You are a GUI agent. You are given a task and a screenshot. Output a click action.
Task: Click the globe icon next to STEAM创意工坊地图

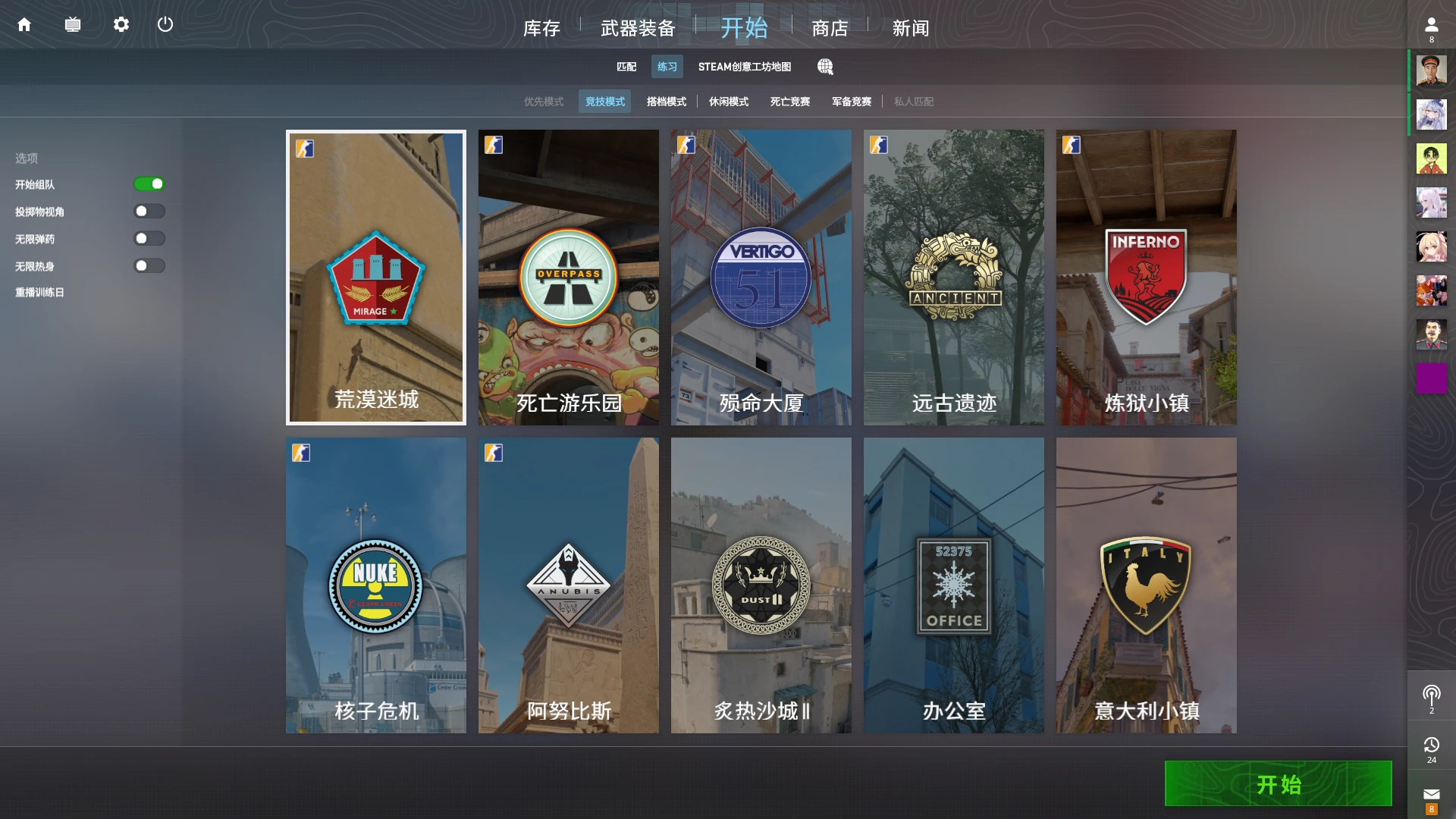coord(825,67)
